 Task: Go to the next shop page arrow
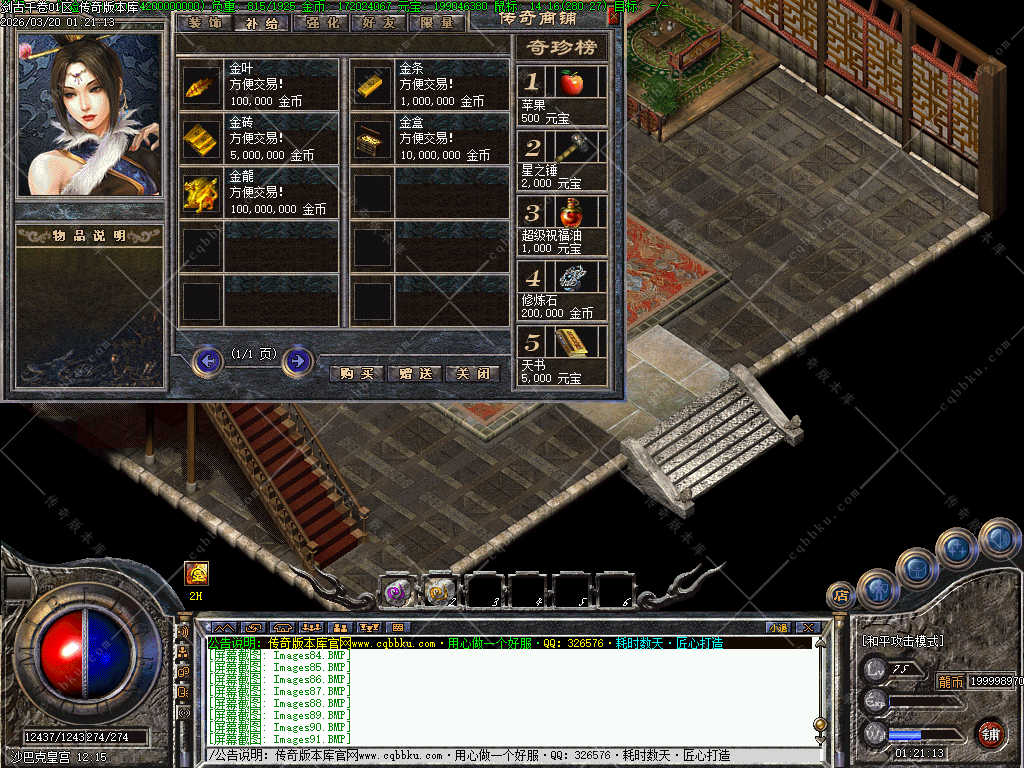pos(297,360)
